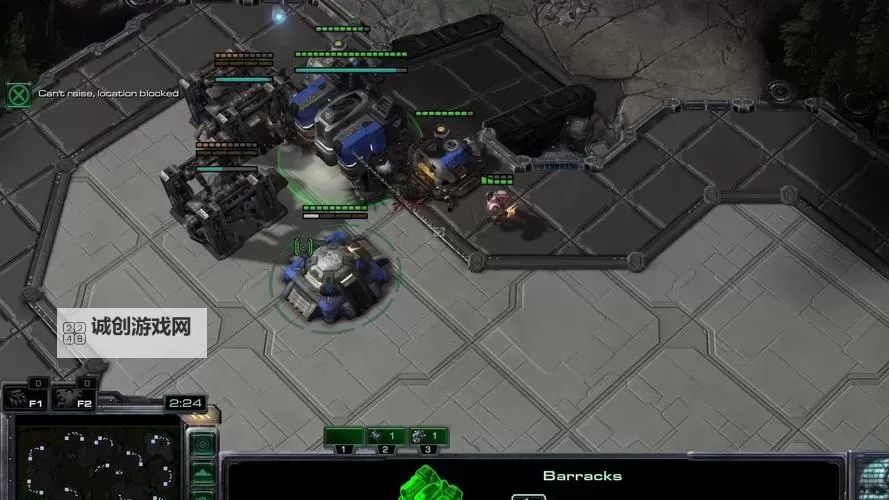Screen dimensions: 889x500
Task: Select all army units F2 button
Action: 76,397
